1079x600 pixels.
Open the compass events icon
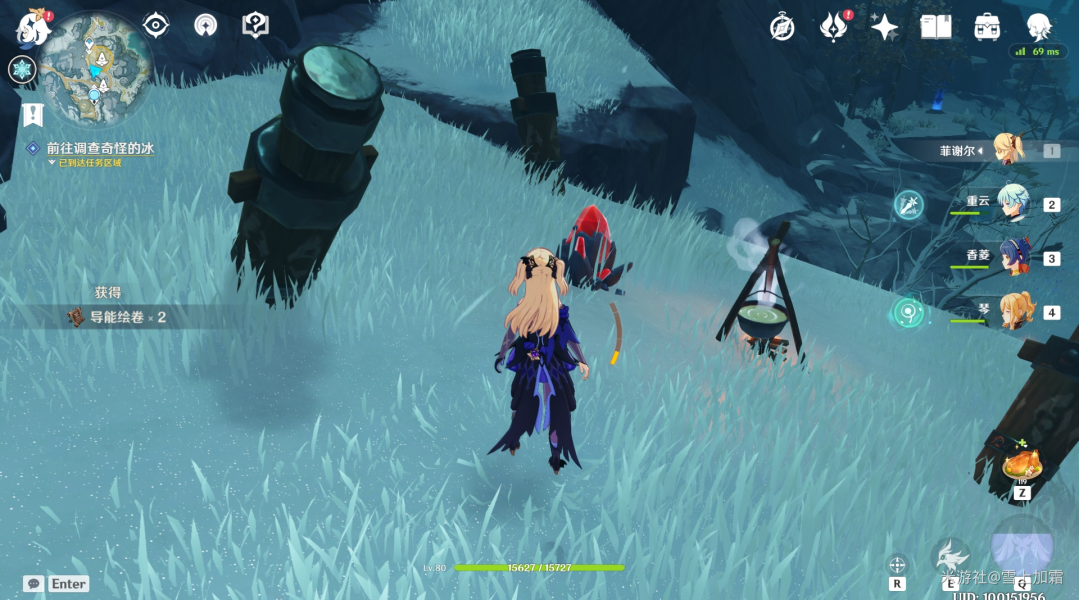pos(782,27)
